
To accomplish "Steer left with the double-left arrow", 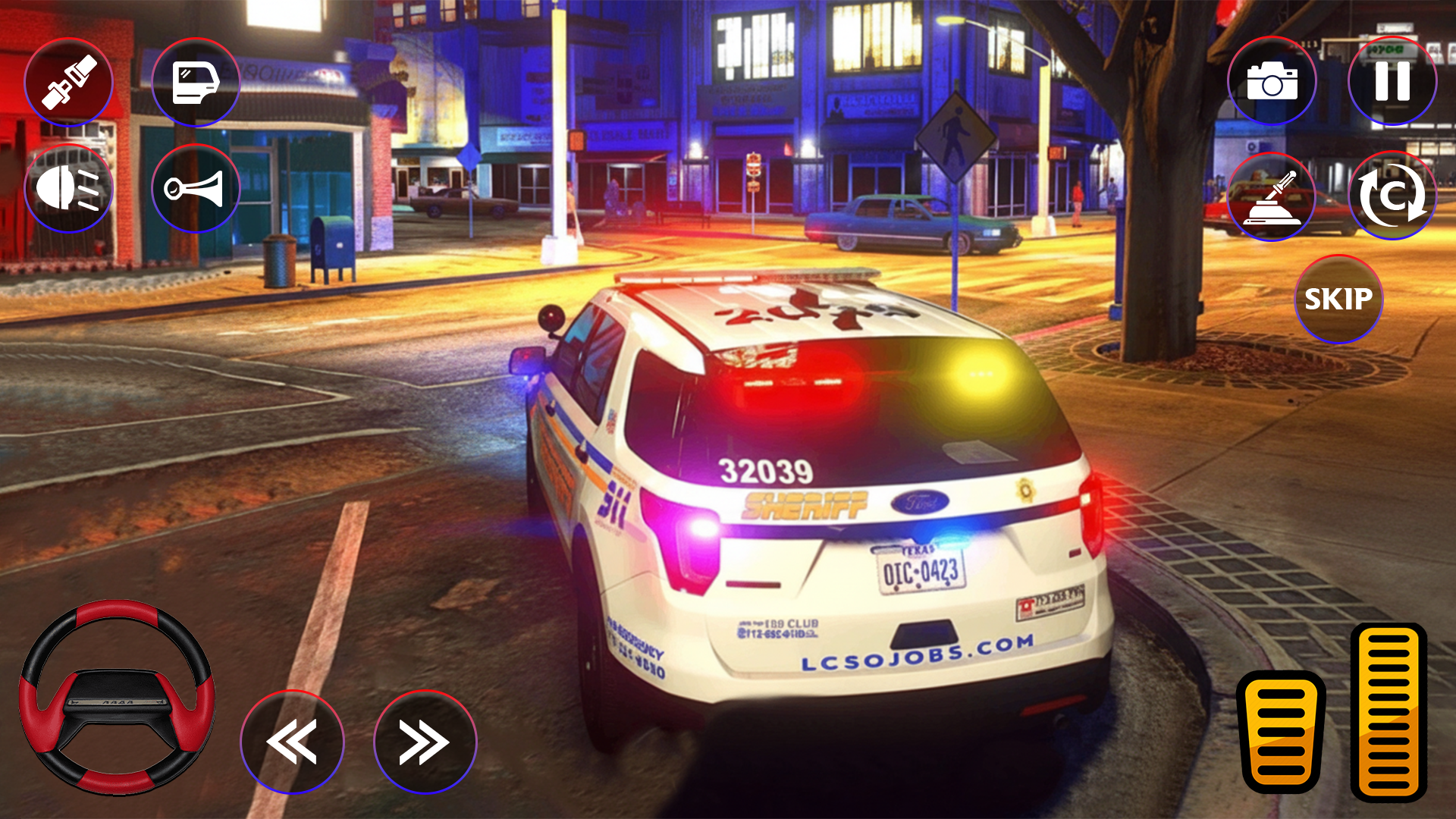I will 292,742.
